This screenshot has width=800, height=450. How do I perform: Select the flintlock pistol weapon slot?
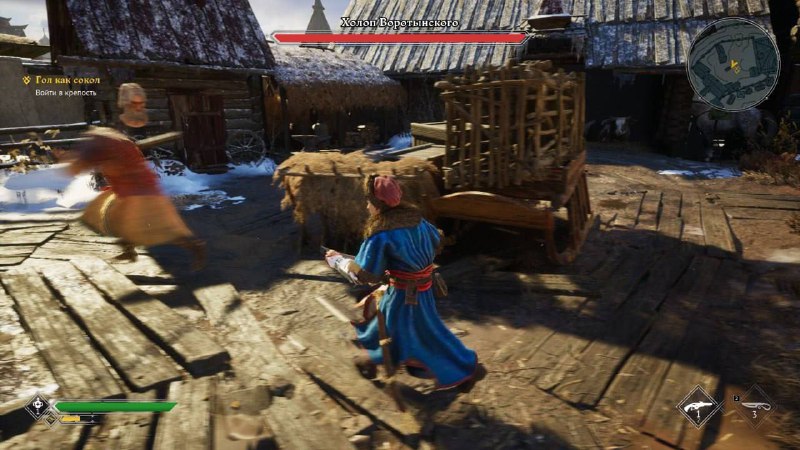pyautogui.click(x=698, y=407)
